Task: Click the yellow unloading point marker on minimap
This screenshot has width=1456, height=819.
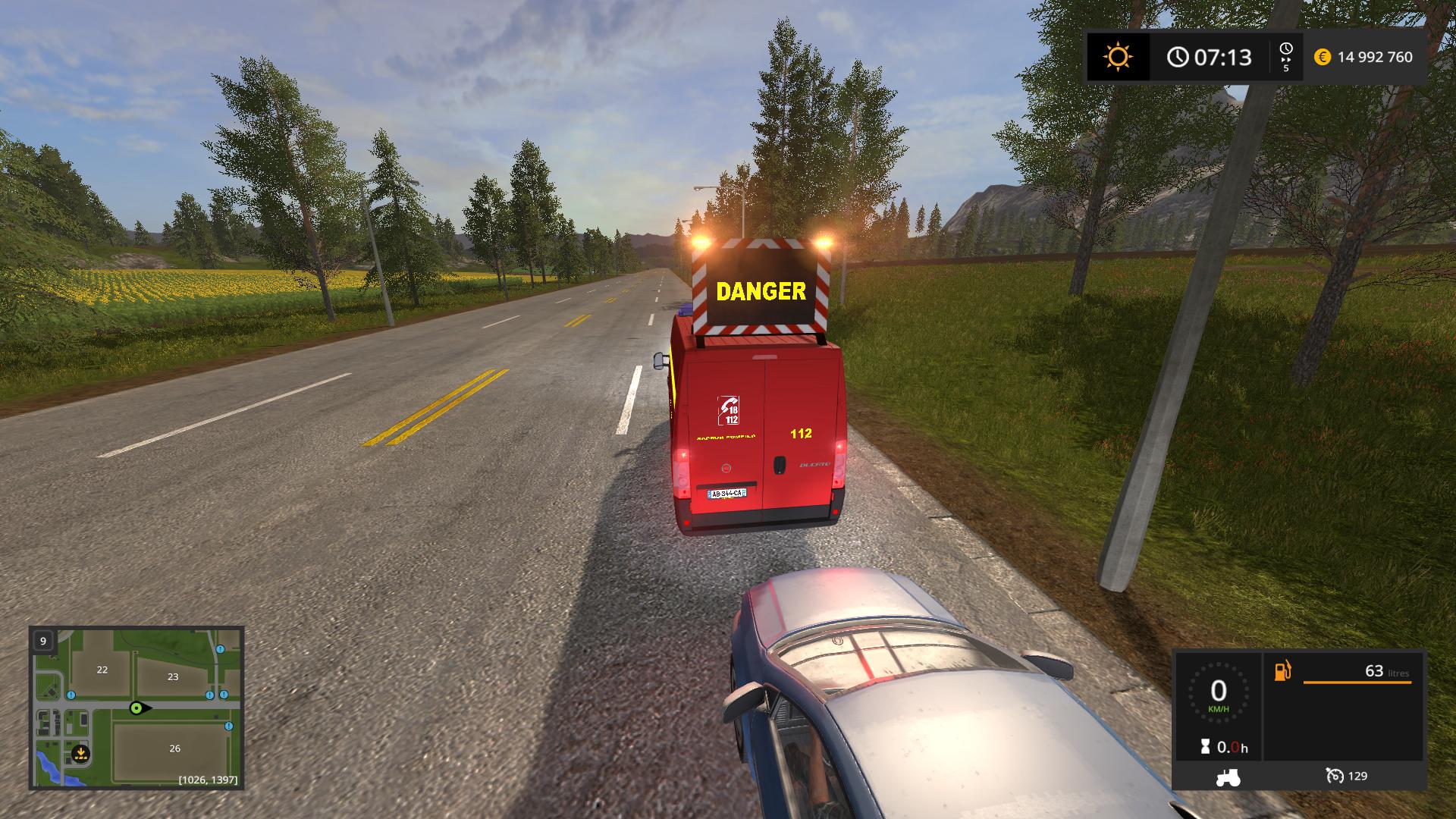Action: pos(80,755)
